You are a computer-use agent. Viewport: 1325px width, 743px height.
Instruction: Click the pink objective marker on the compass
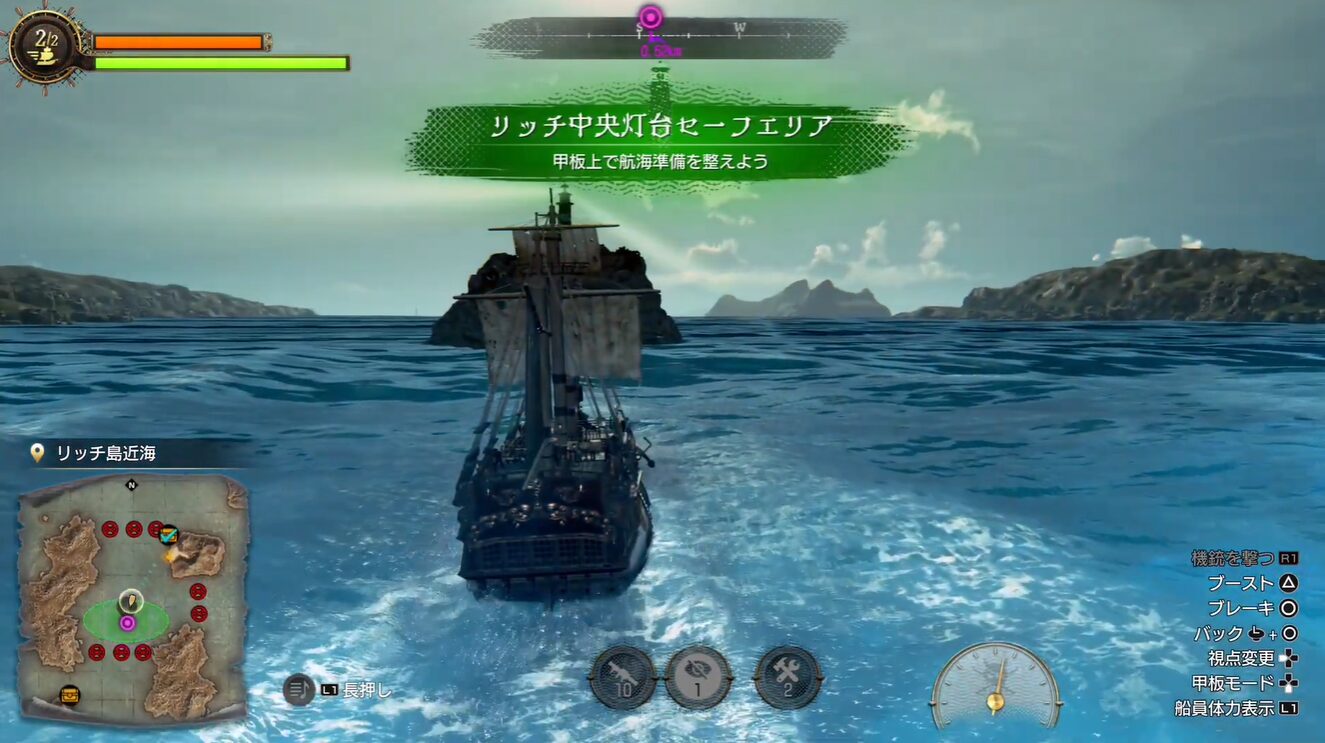651,17
